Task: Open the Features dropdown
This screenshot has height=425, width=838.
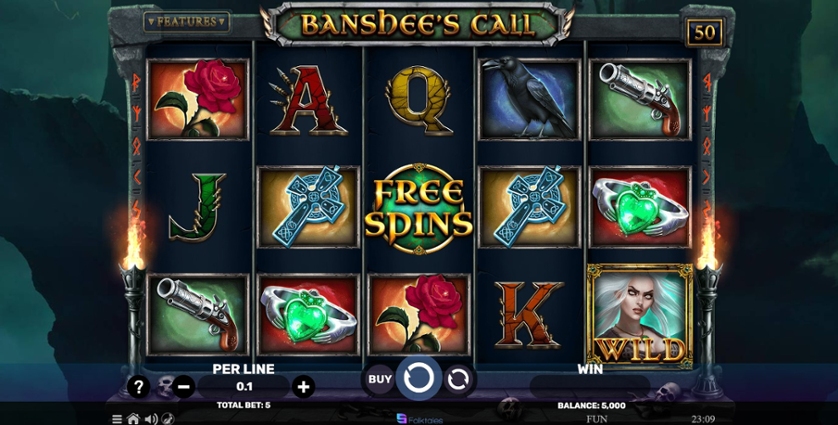Action: pyautogui.click(x=187, y=21)
